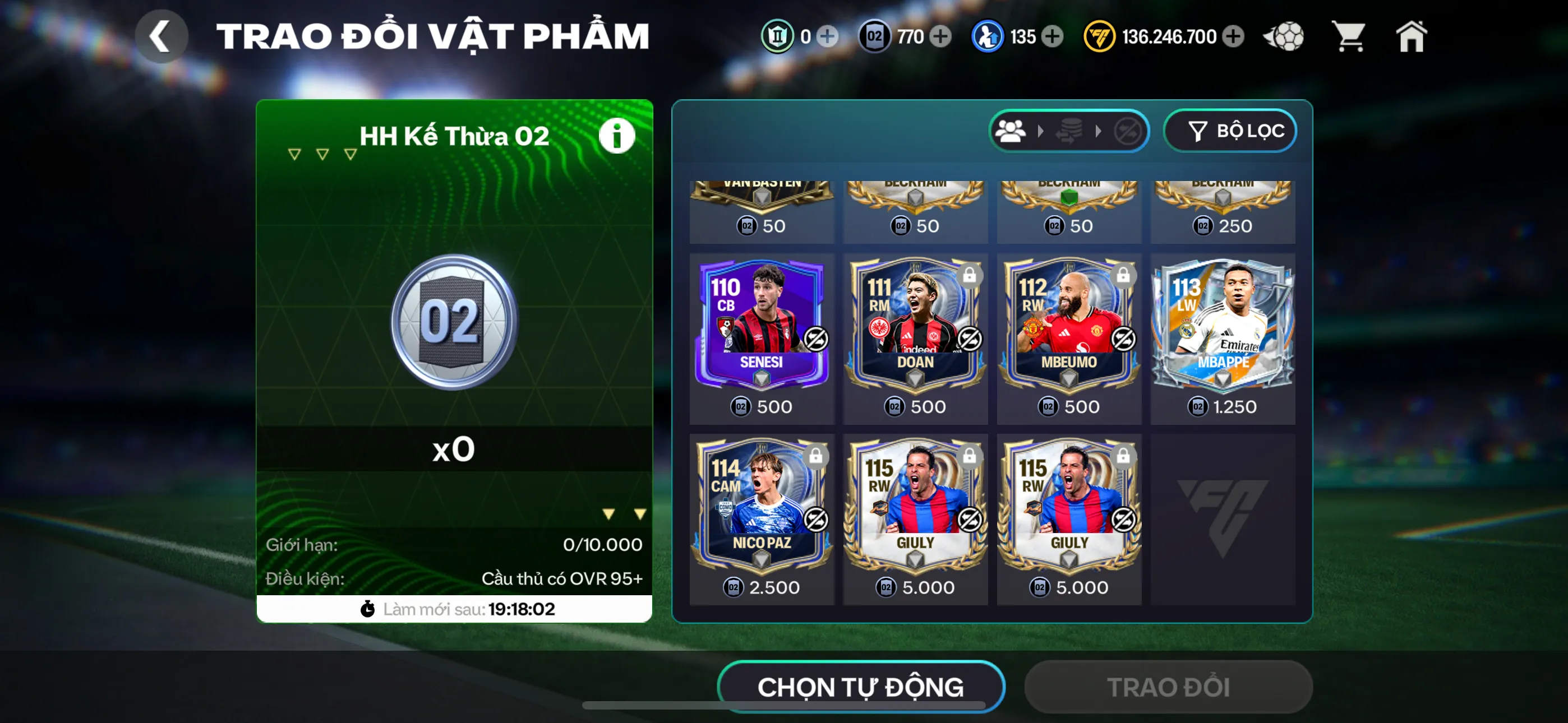
Task: Open the football ball icon in top bar
Action: coord(1284,36)
